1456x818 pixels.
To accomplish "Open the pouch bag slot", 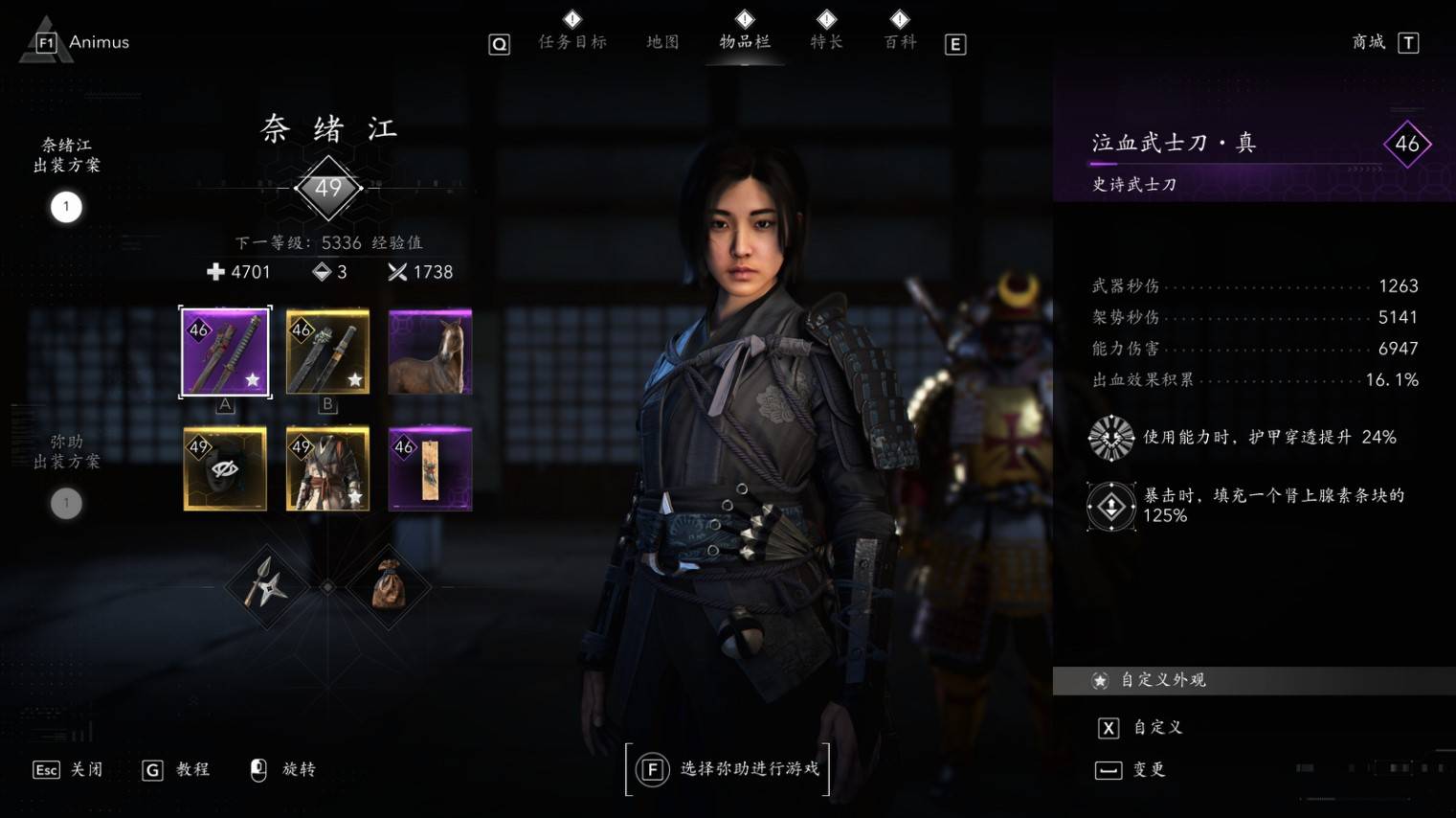I will (x=389, y=585).
